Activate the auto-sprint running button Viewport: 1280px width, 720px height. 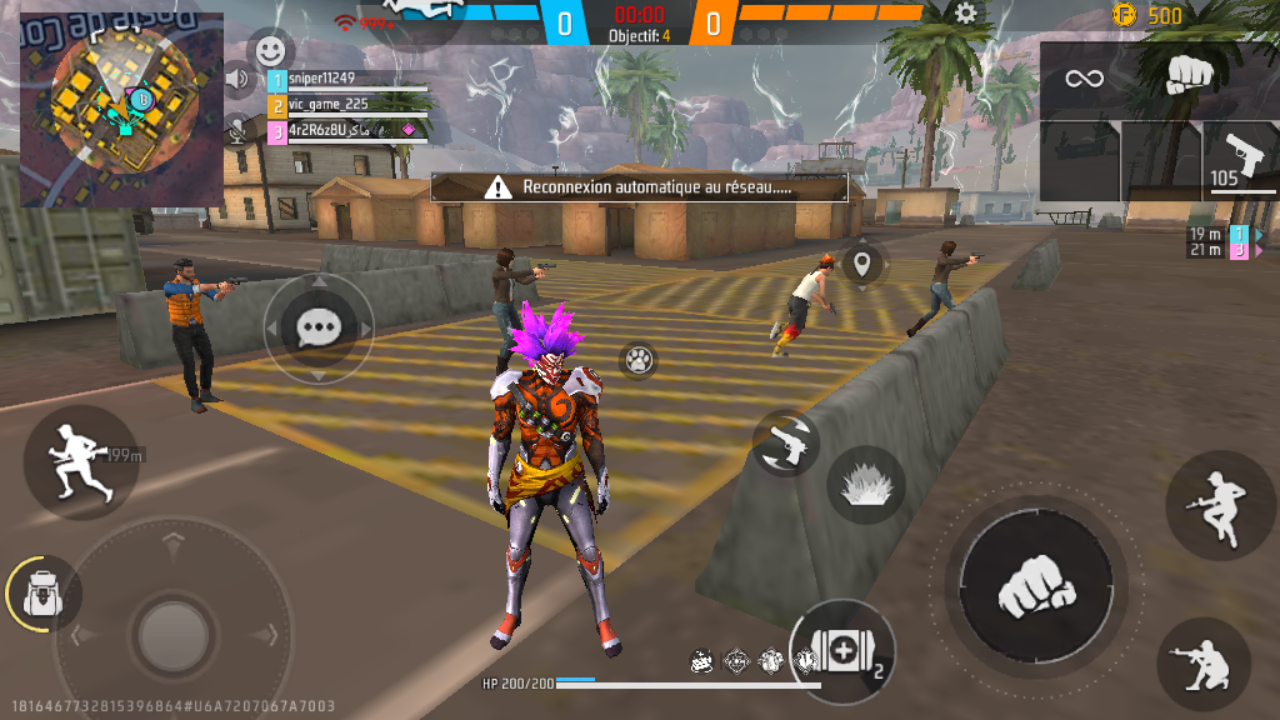click(x=80, y=462)
